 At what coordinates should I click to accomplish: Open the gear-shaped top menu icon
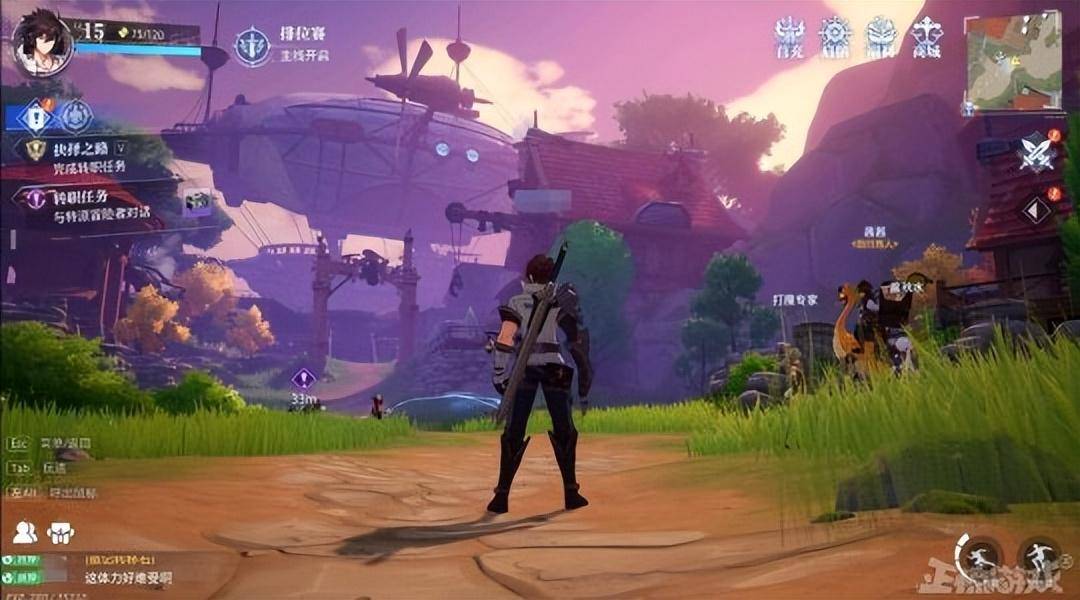(835, 37)
